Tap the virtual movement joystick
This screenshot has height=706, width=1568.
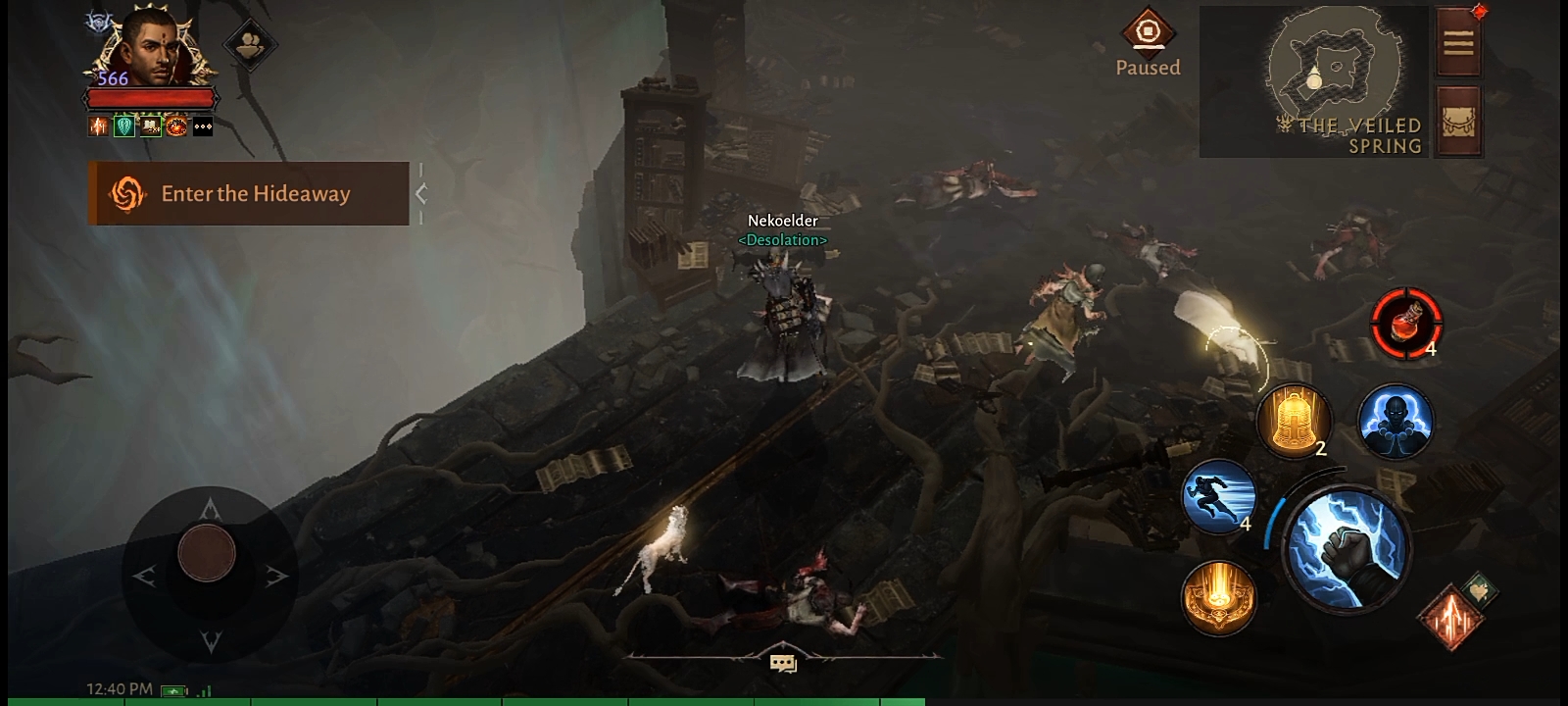pos(207,554)
